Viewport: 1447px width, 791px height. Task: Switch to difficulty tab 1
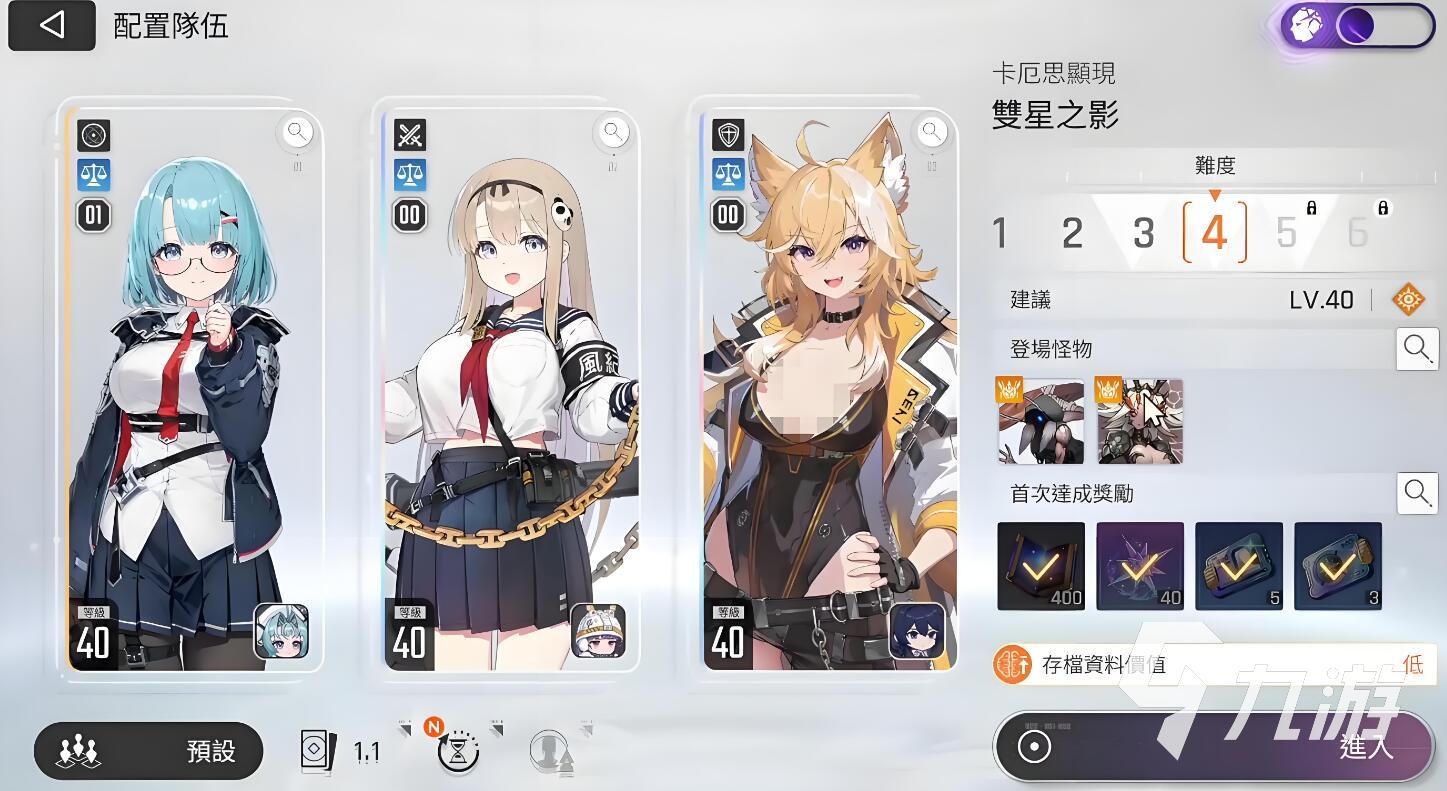(999, 232)
